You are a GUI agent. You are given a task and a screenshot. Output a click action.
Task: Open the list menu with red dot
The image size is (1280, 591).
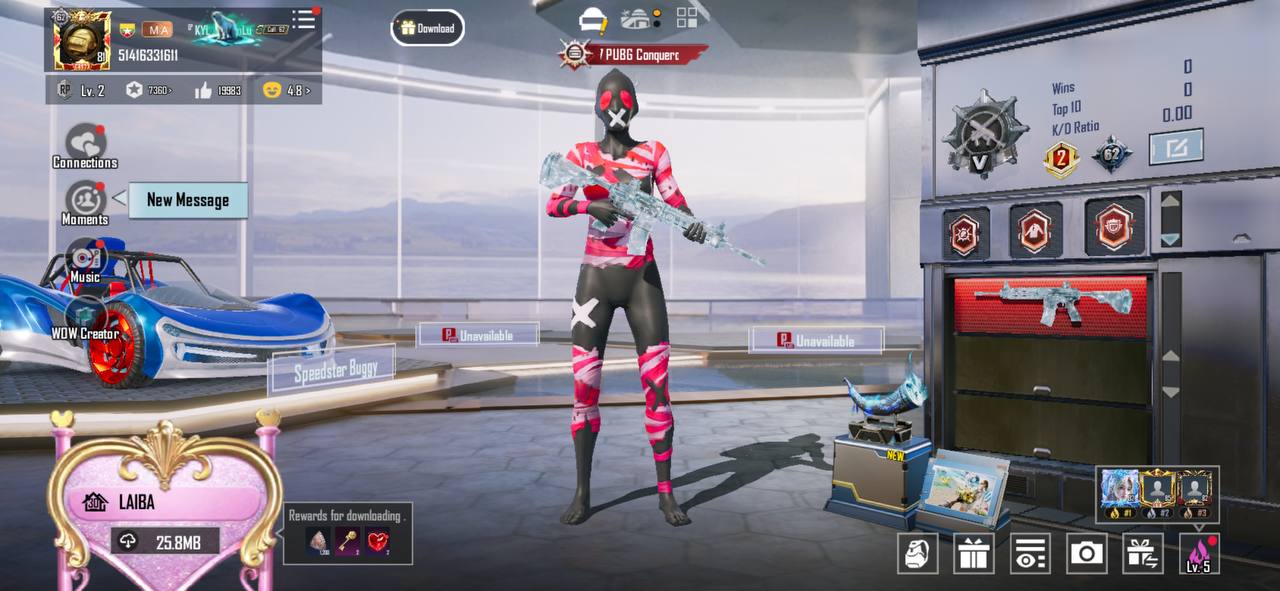coord(303,20)
